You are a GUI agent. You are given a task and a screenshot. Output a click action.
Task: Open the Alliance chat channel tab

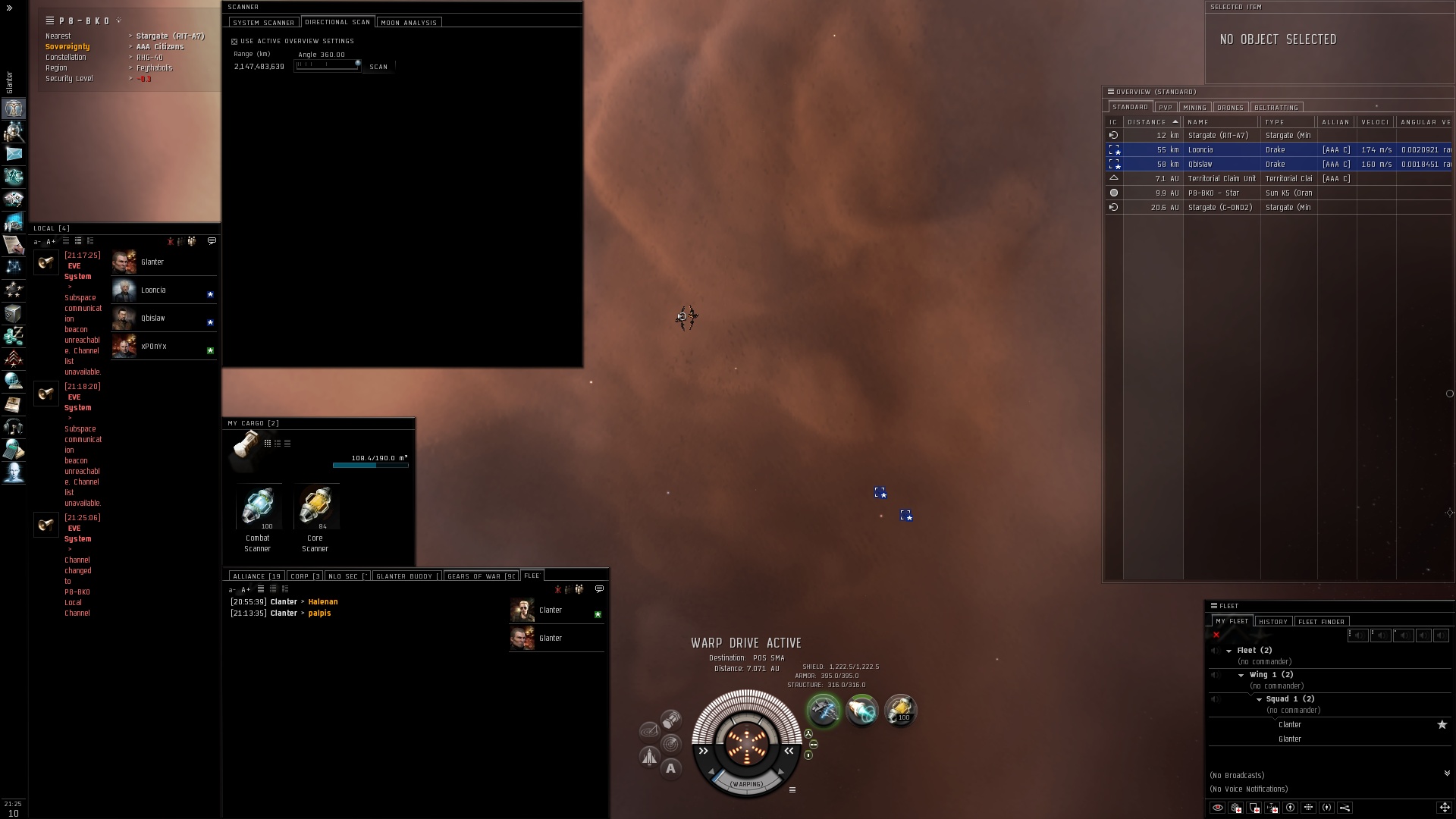[256, 576]
